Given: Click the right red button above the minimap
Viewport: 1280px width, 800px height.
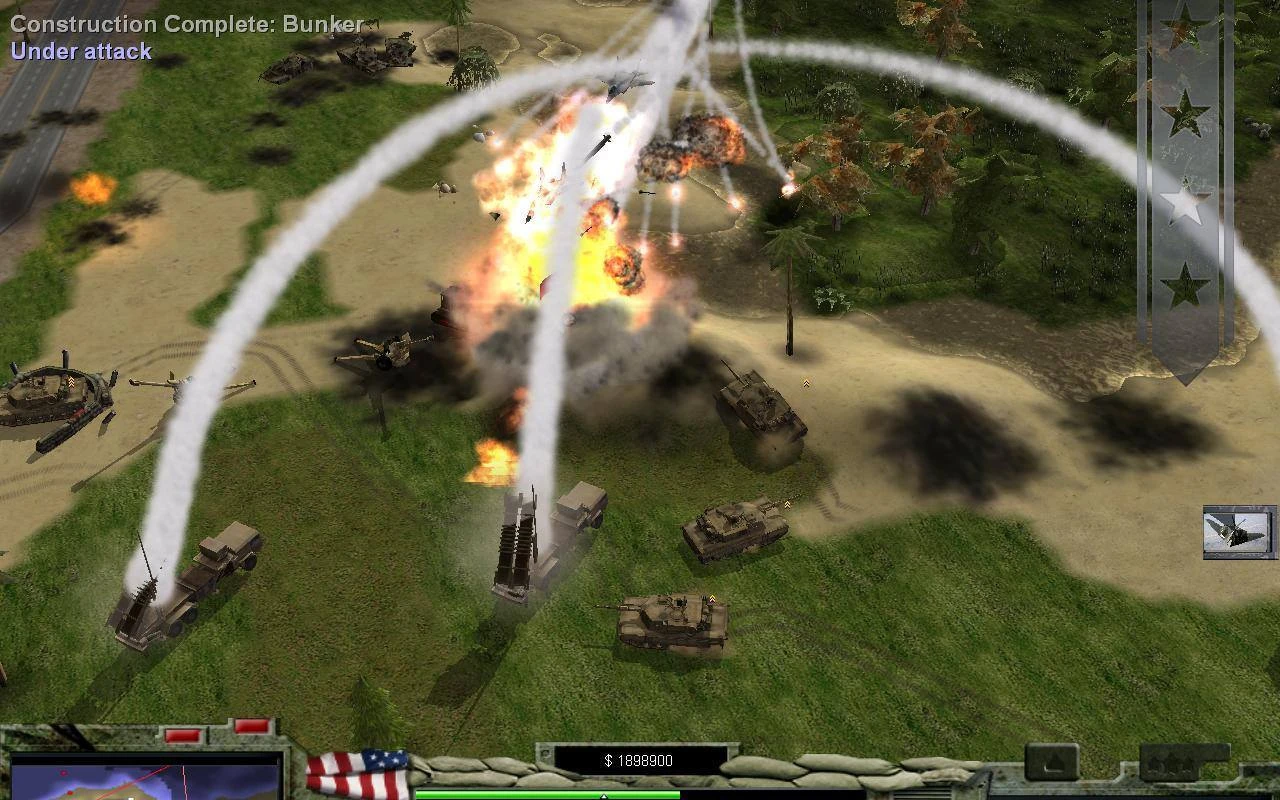Looking at the screenshot, I should coord(251,726).
